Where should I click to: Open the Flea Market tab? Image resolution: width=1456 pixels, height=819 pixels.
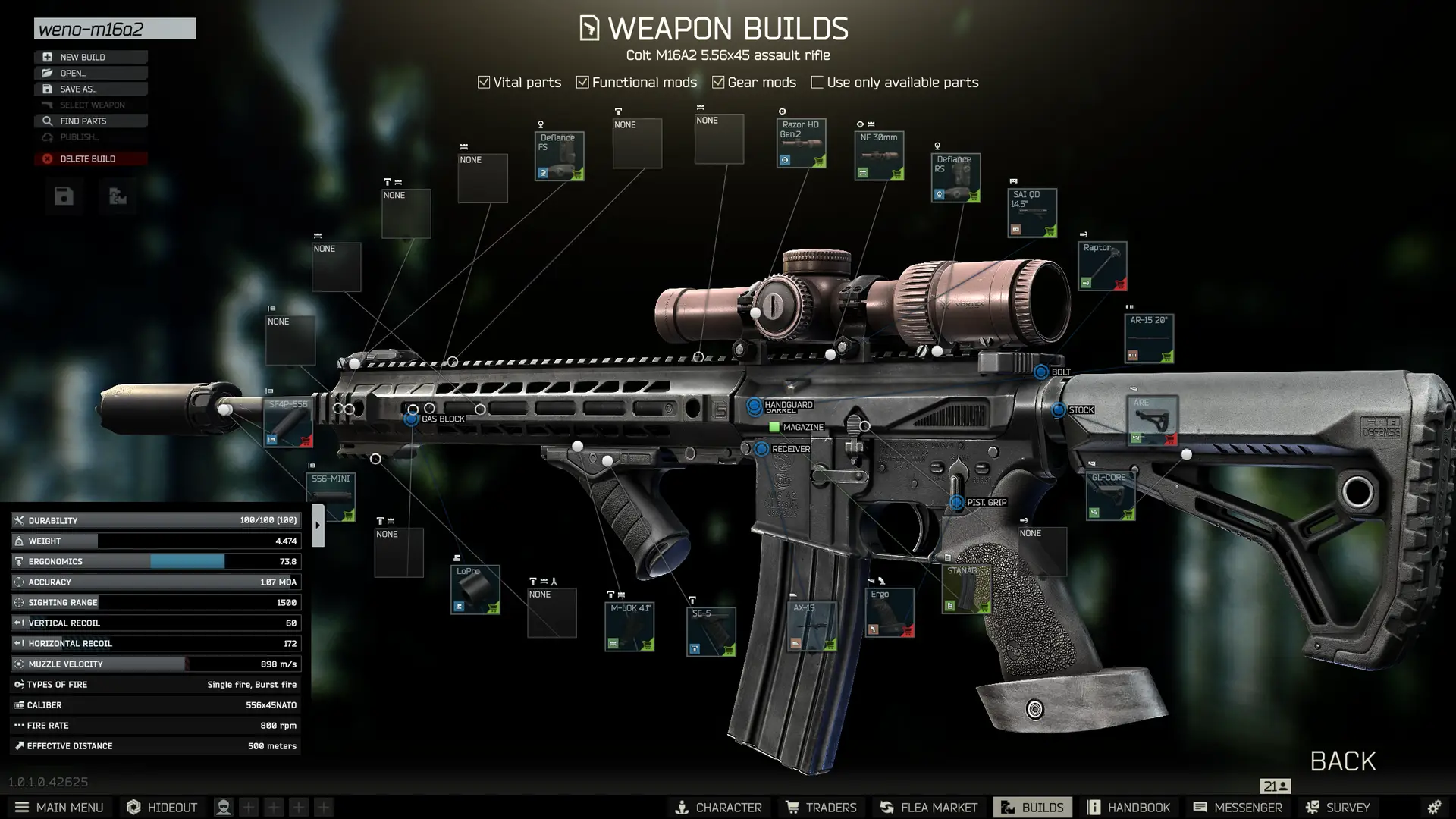[x=928, y=808]
